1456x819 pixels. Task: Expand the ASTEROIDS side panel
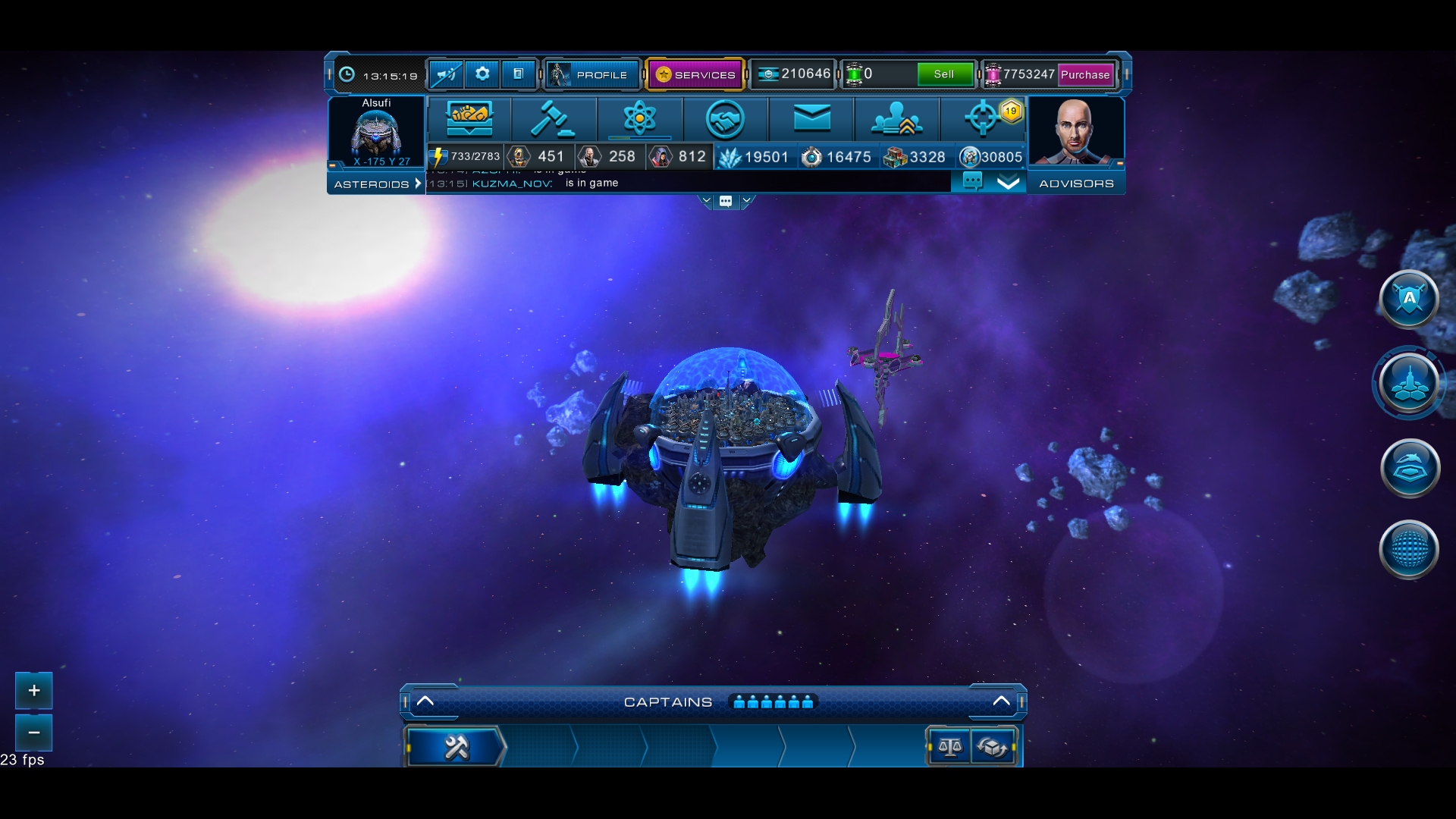click(376, 184)
